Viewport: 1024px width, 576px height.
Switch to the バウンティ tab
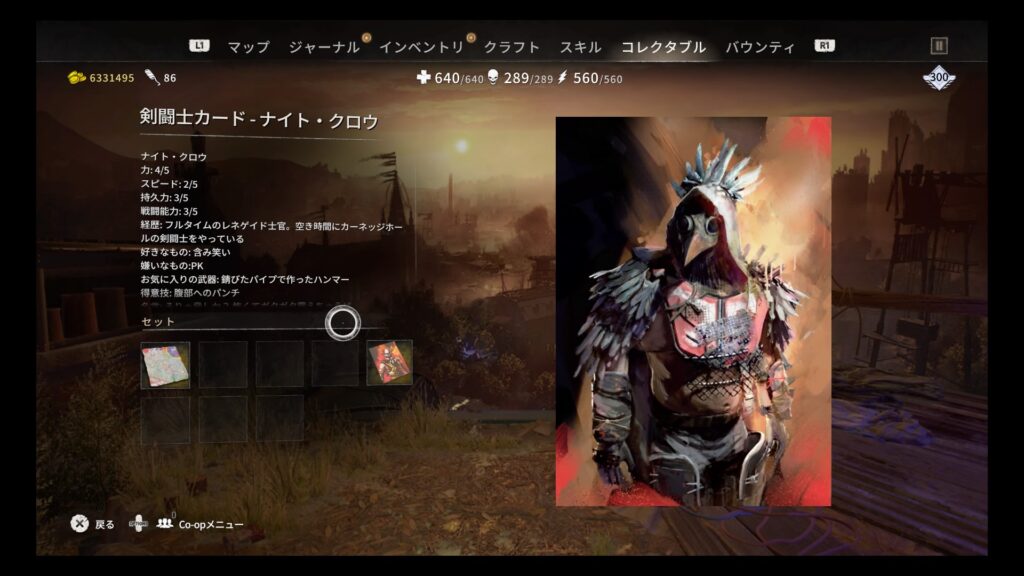click(760, 47)
